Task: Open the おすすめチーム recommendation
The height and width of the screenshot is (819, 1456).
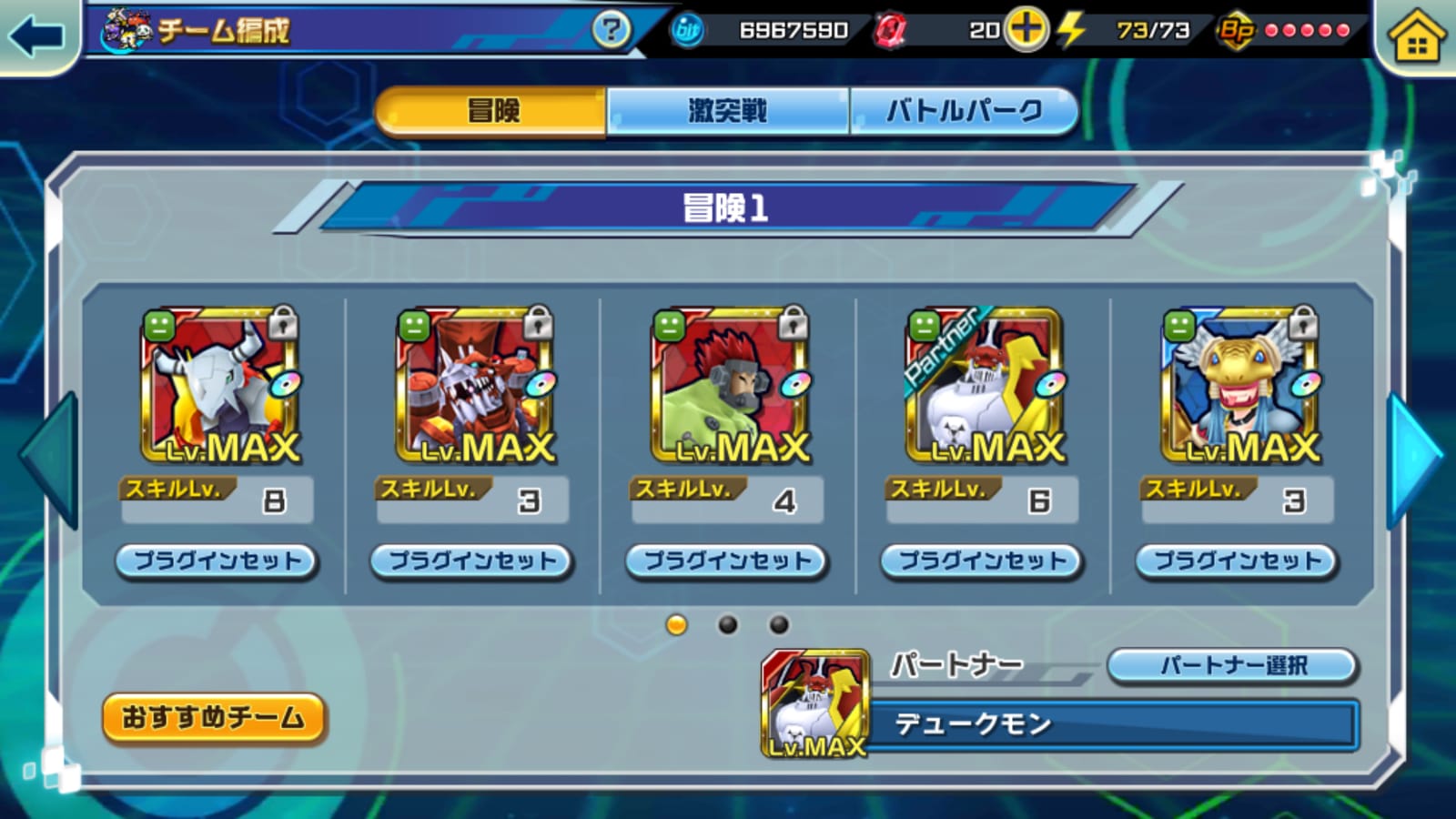Action: click(x=213, y=718)
